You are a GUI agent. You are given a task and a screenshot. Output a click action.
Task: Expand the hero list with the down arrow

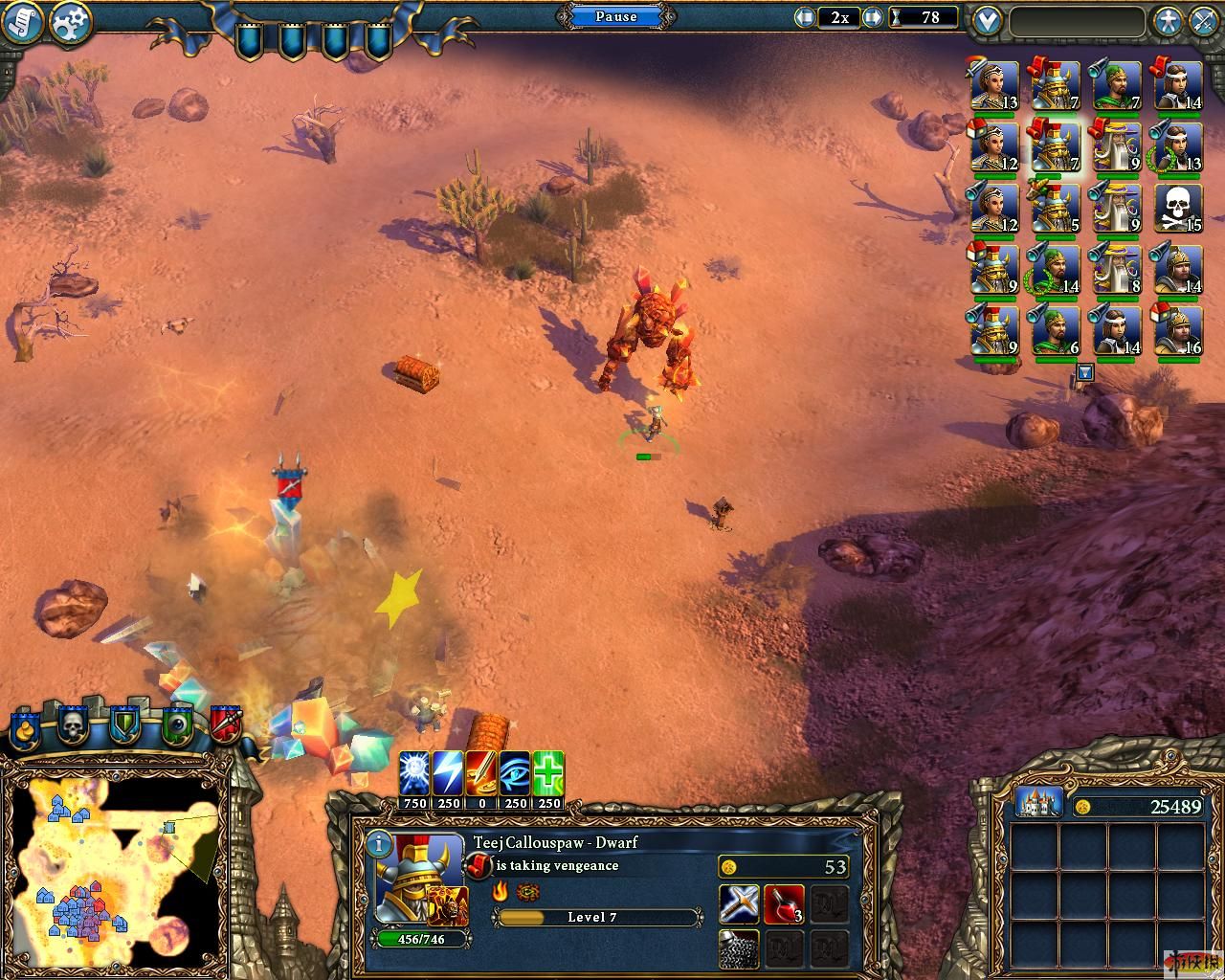pyautogui.click(x=1084, y=372)
